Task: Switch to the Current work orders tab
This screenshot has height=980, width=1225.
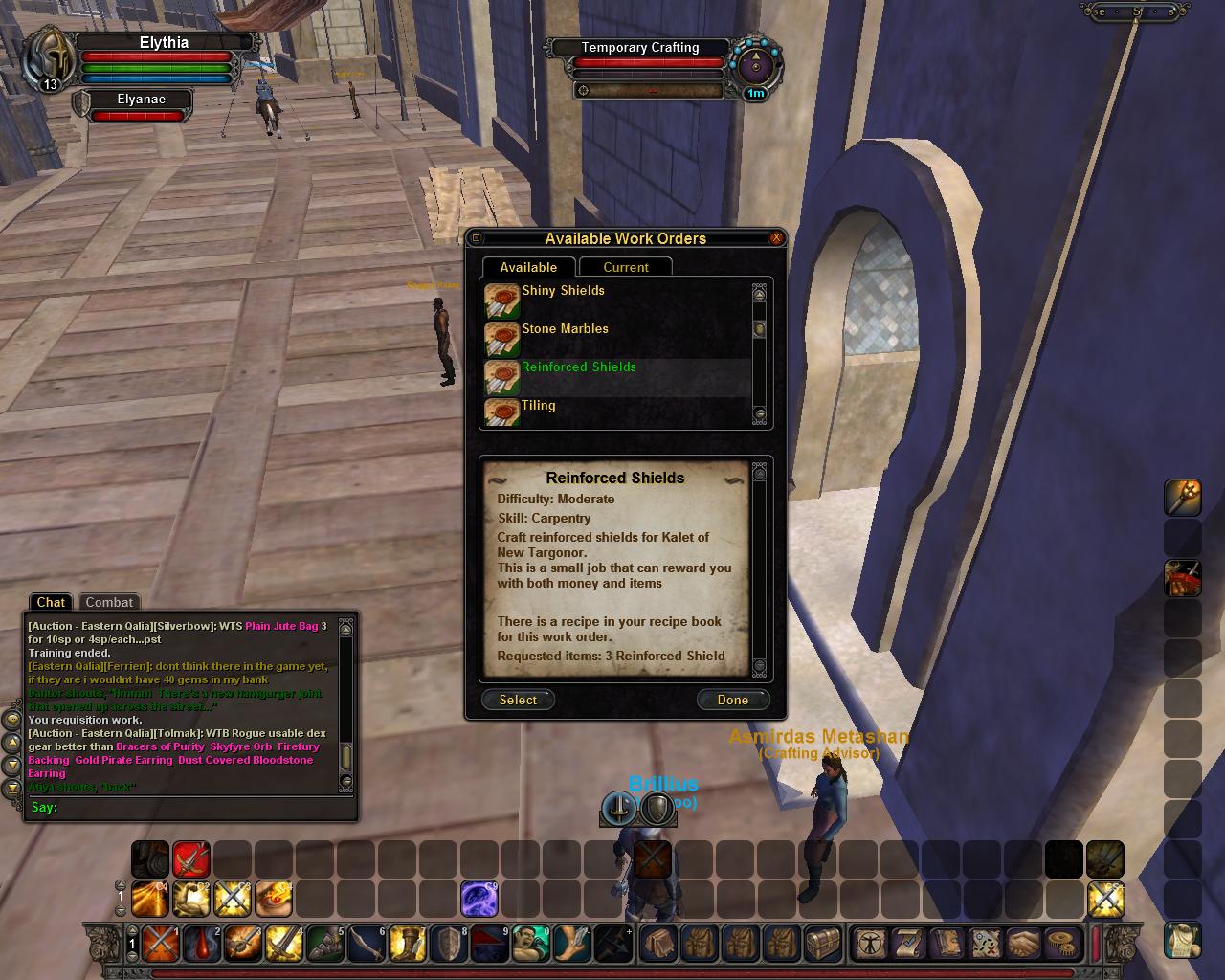Action: point(625,268)
